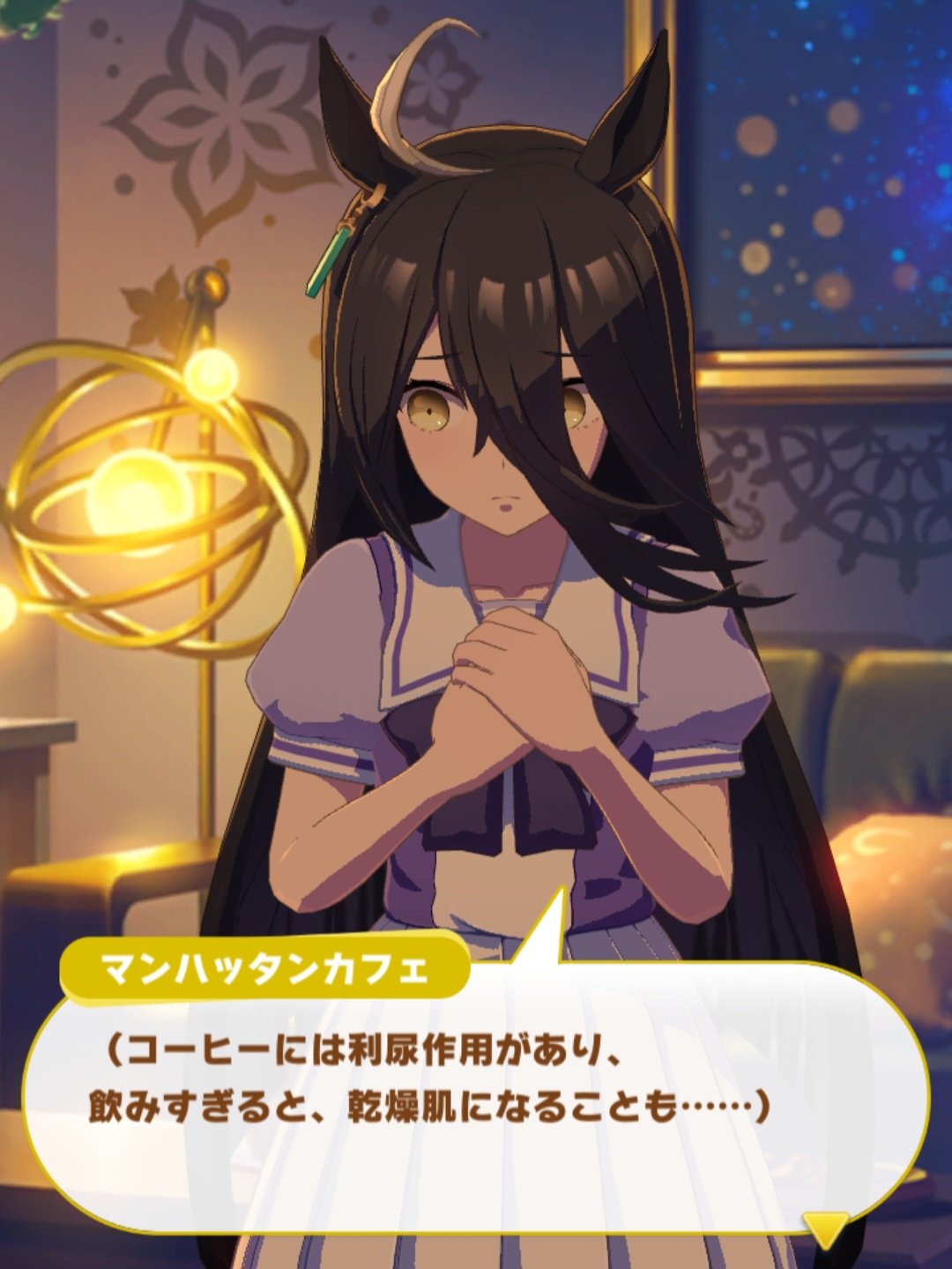This screenshot has width=952, height=1269.
Task: Click Manhattan Cafe's coffee dialogue box
Action: point(476,1094)
